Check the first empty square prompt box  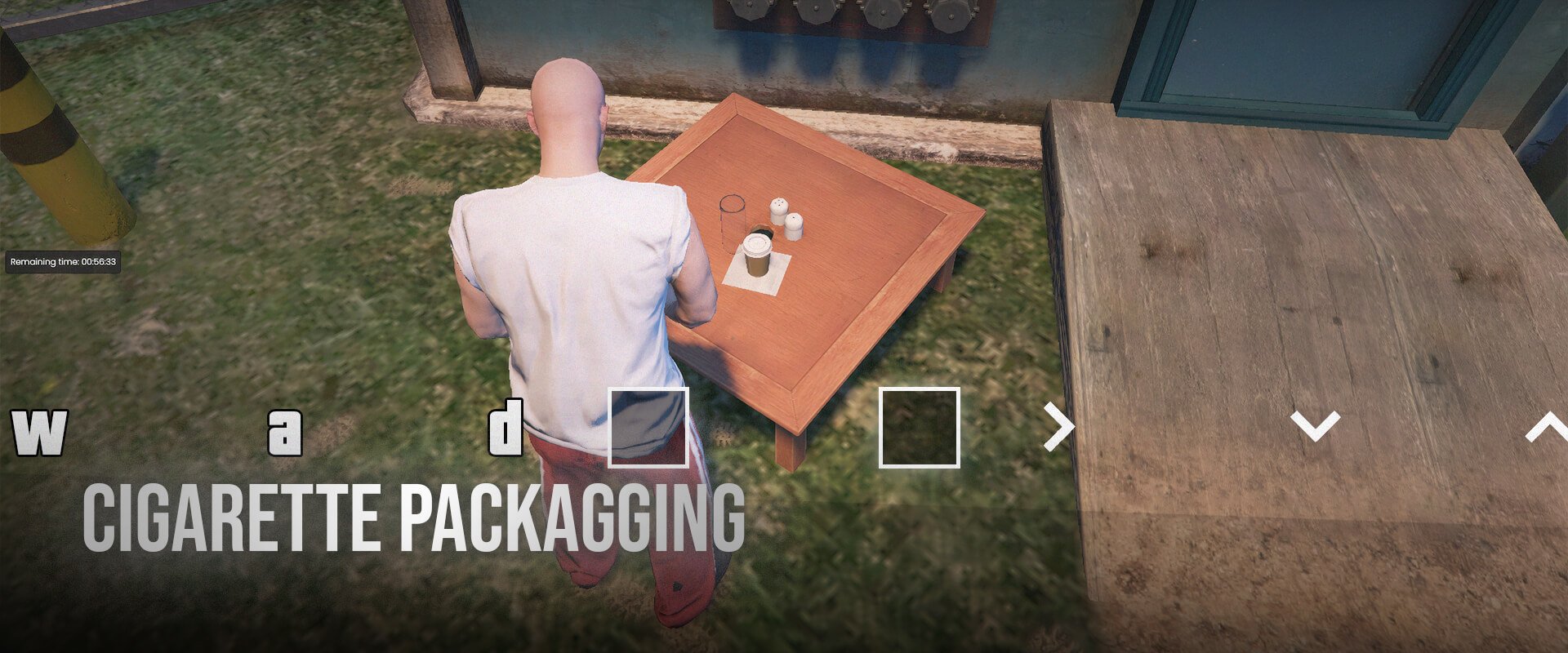click(649, 426)
